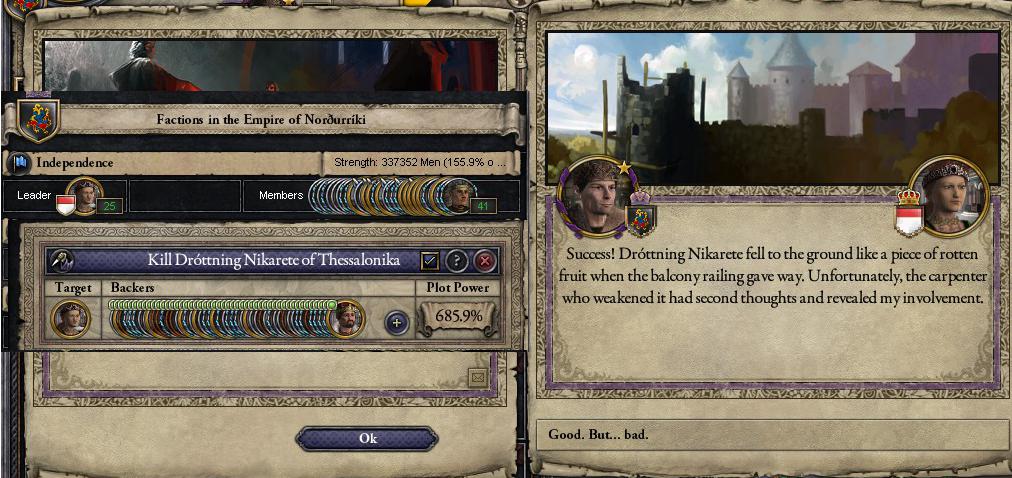This screenshot has width=1012, height=478.
Task: Click the dagger plot type icon
Action: tap(61, 261)
